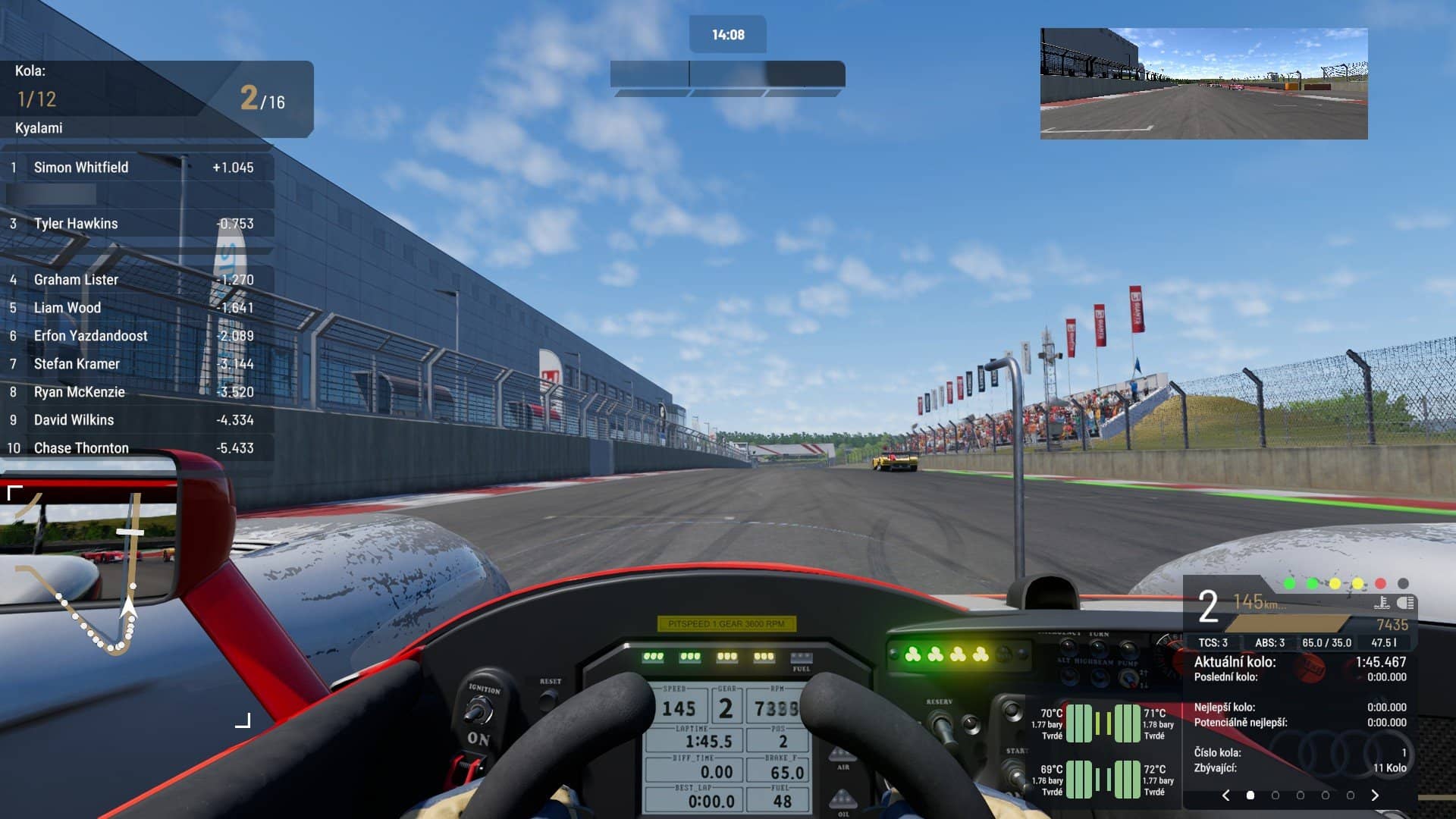Click the rear-view camera display

[x=1203, y=83]
